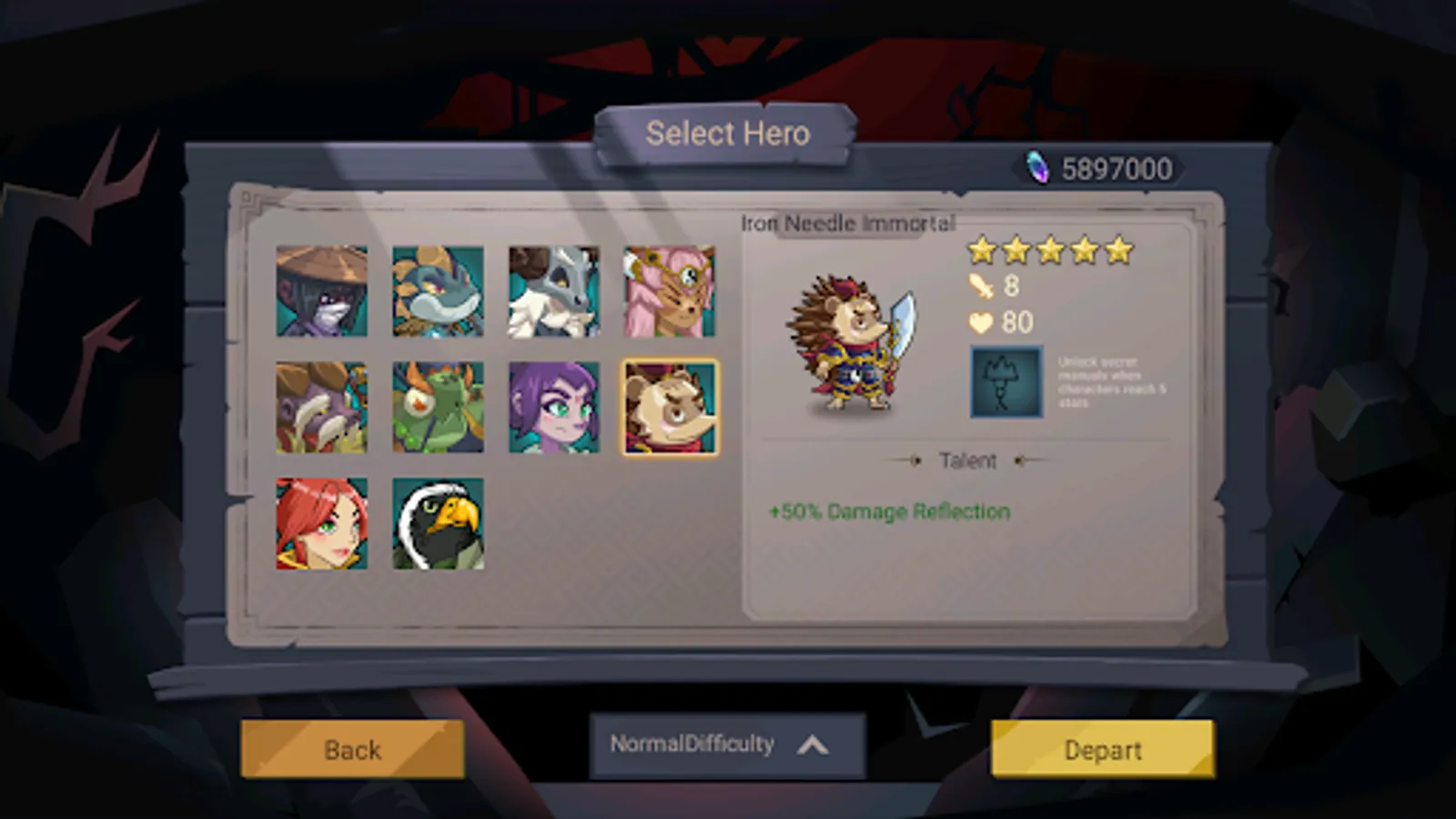The height and width of the screenshot is (819, 1456).
Task: Click the heart health stat icon
Action: point(981,323)
